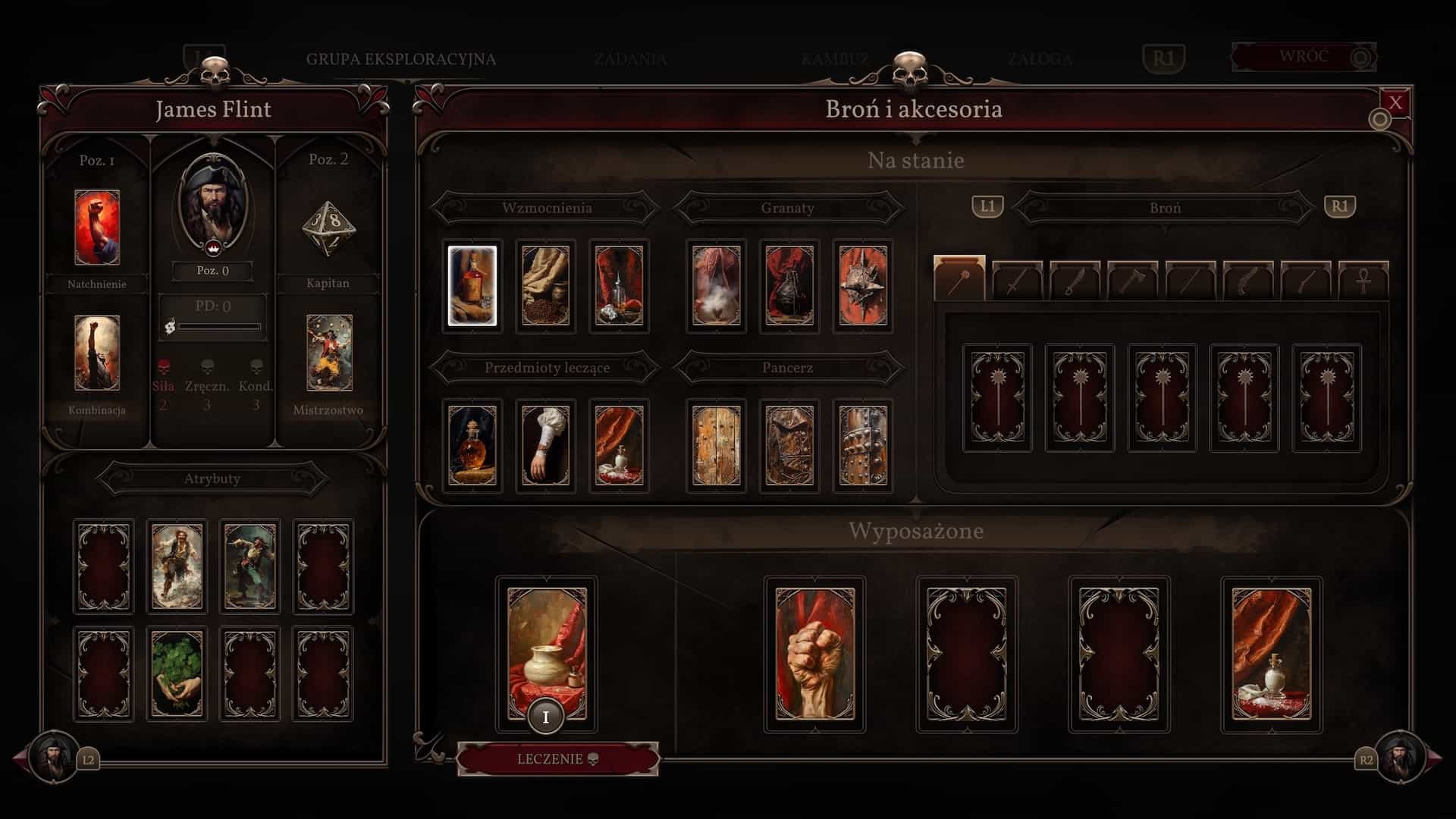Screen dimensions: 1456x819
Task: Select the bandaged arm healing card
Action: 545,445
